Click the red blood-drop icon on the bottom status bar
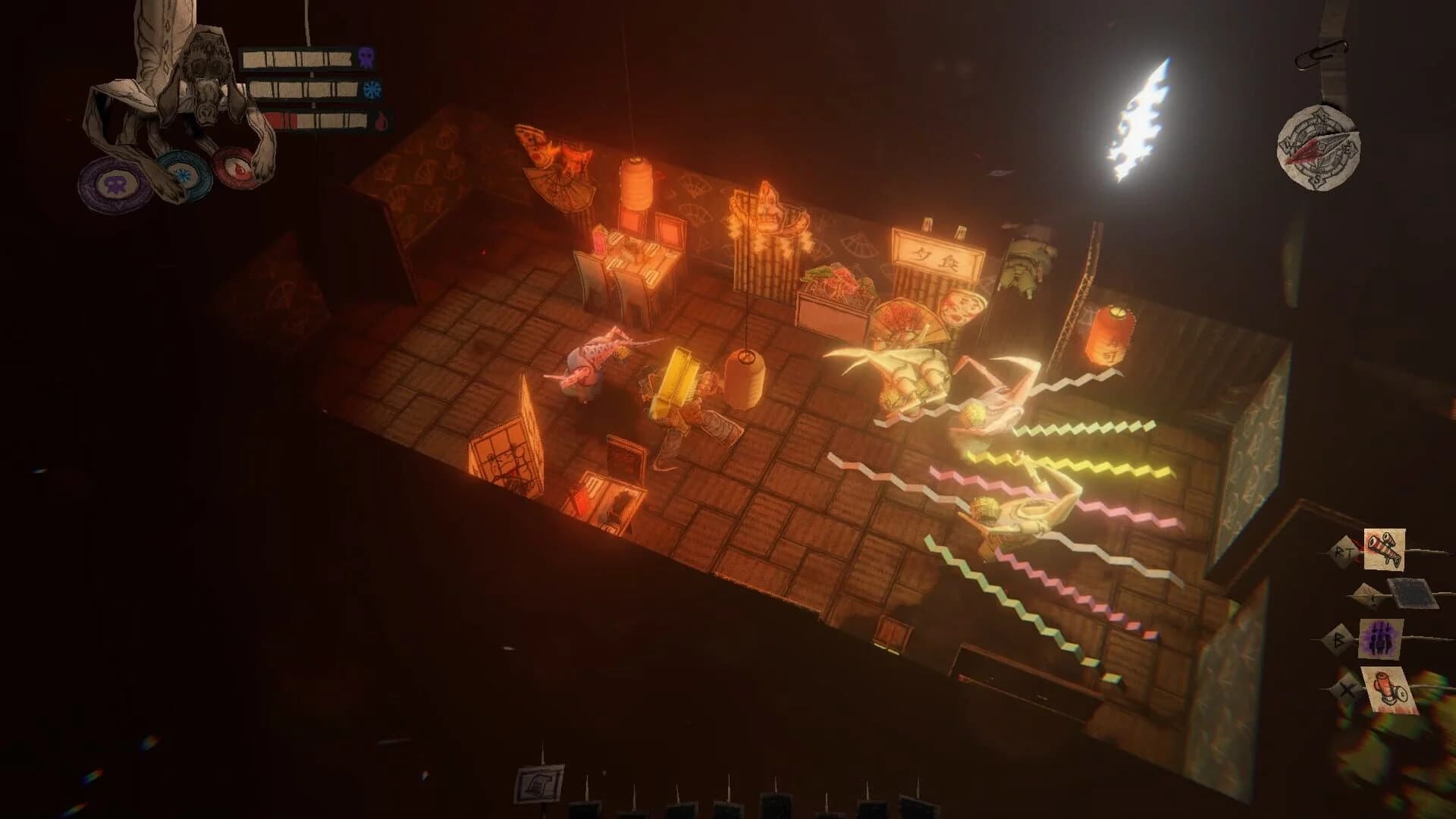Screen dimensions: 1456x819 coord(381,120)
